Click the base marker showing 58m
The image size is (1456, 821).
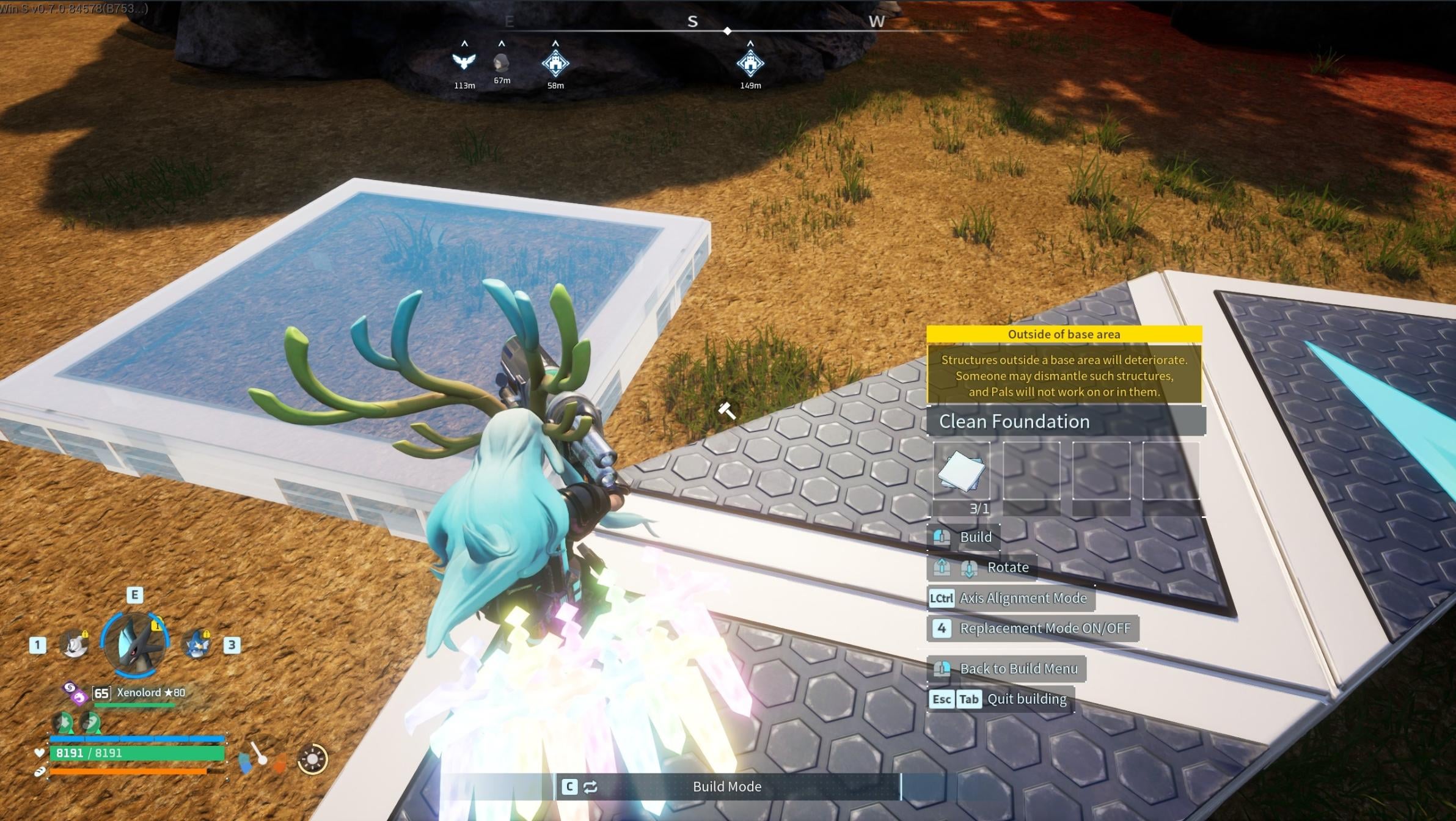[555, 63]
